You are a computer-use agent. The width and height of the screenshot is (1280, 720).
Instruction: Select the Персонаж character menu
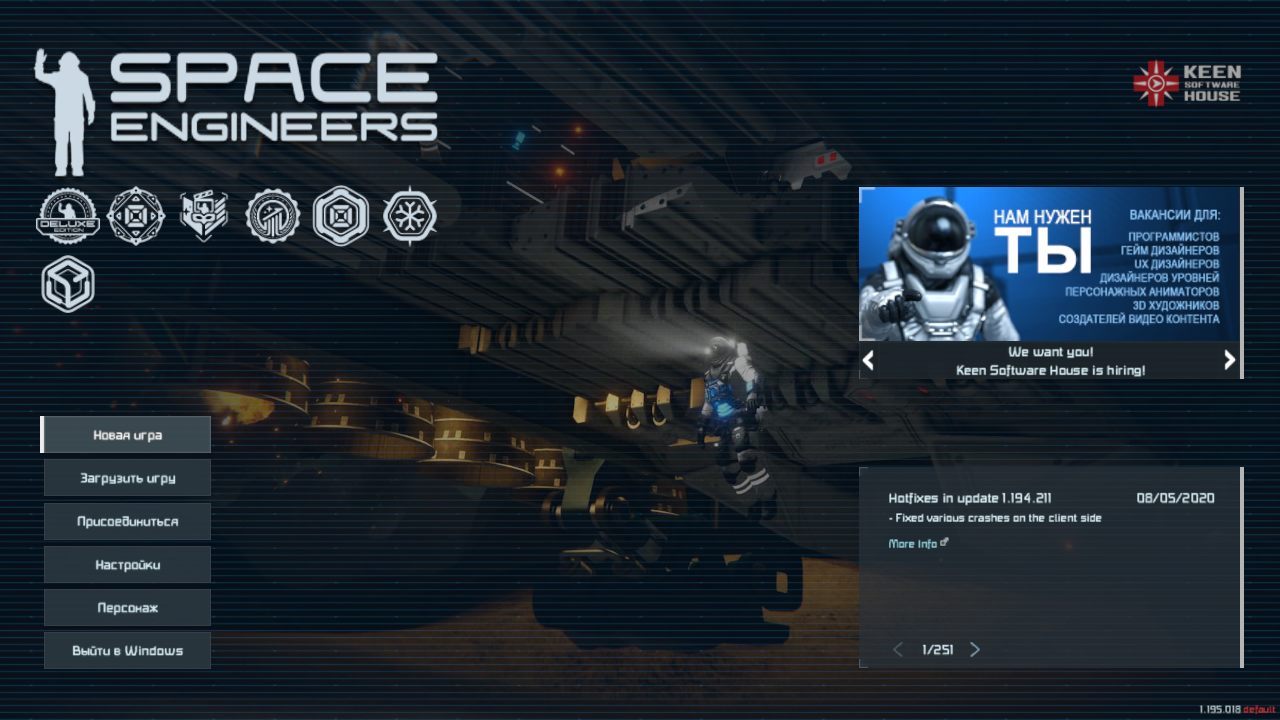[127, 608]
